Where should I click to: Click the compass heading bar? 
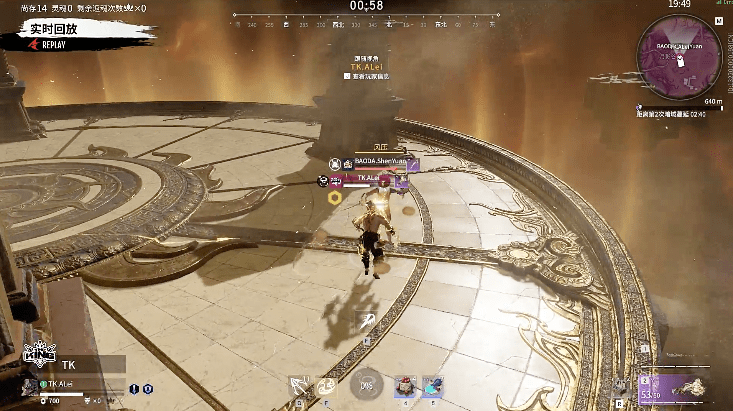366,17
